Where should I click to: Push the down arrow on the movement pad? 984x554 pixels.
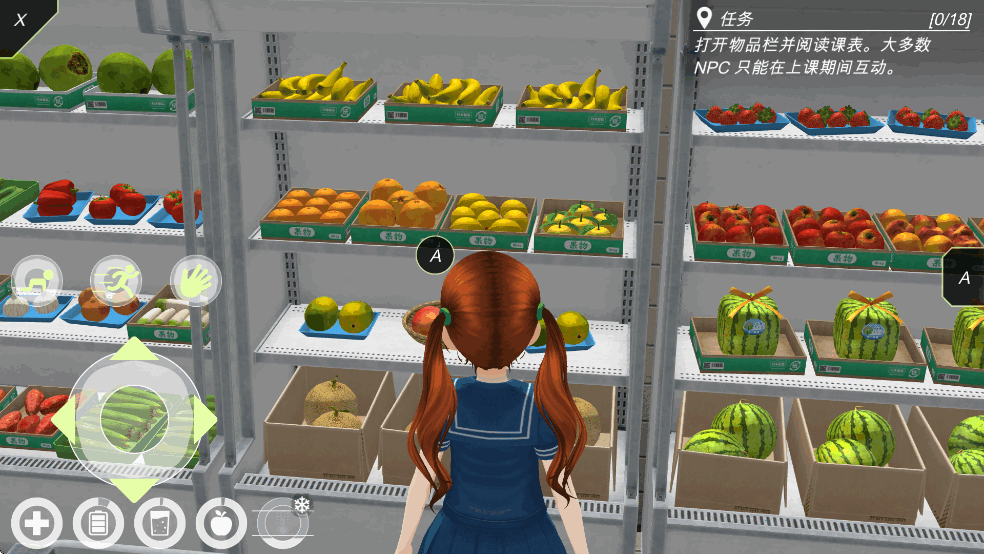[x=134, y=492]
